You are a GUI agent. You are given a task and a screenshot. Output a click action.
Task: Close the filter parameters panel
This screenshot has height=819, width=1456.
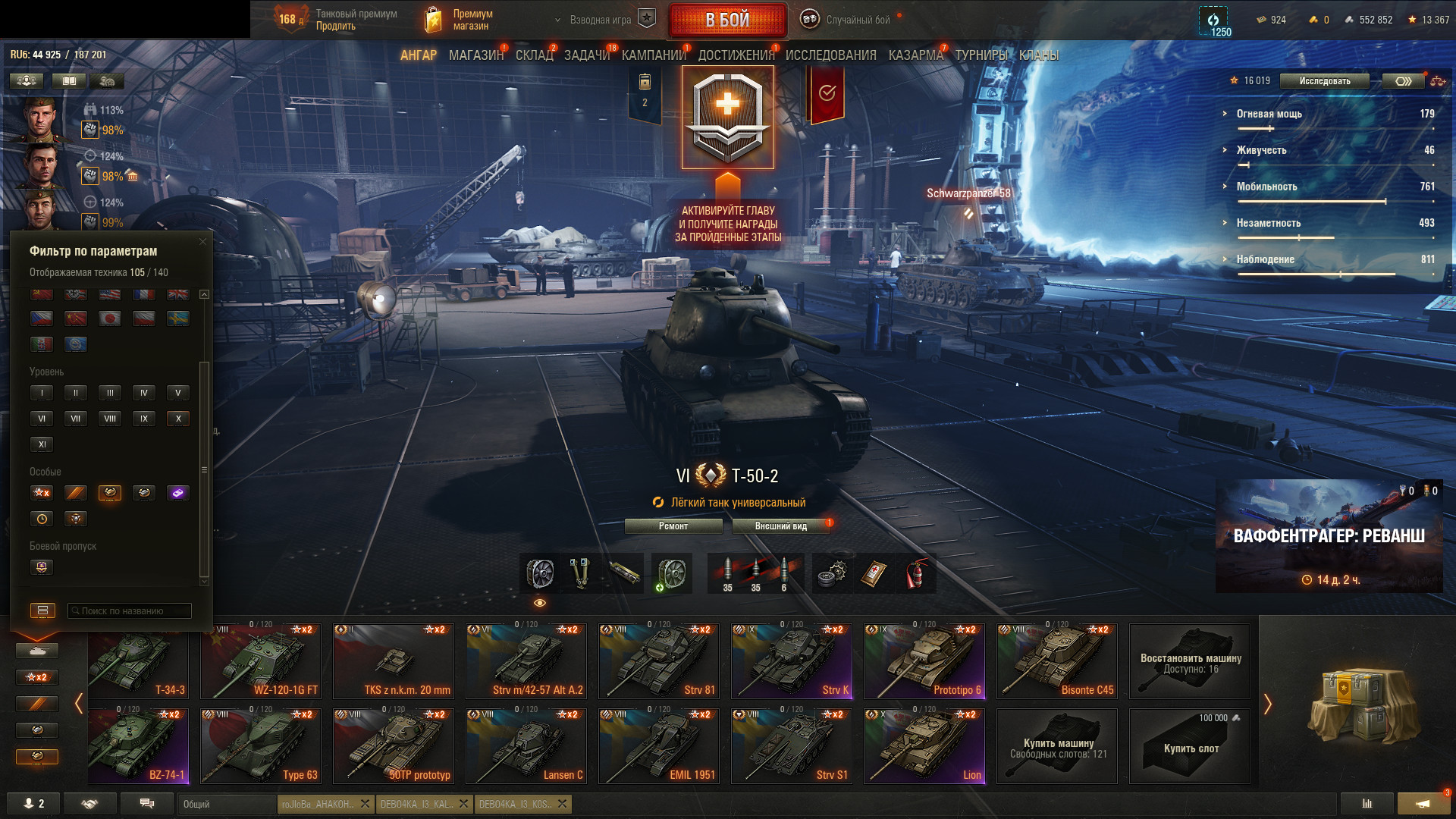coord(202,242)
